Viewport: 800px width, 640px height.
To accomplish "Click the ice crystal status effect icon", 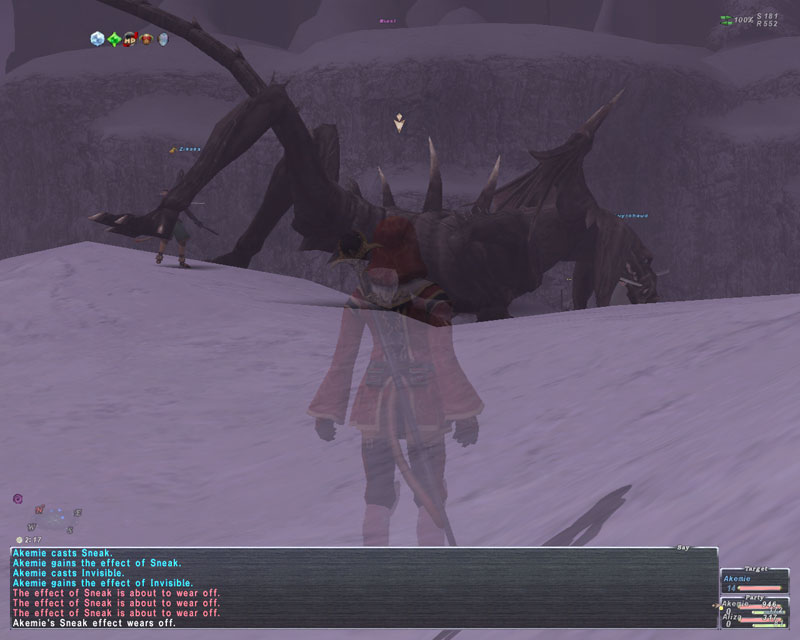I will point(97,39).
